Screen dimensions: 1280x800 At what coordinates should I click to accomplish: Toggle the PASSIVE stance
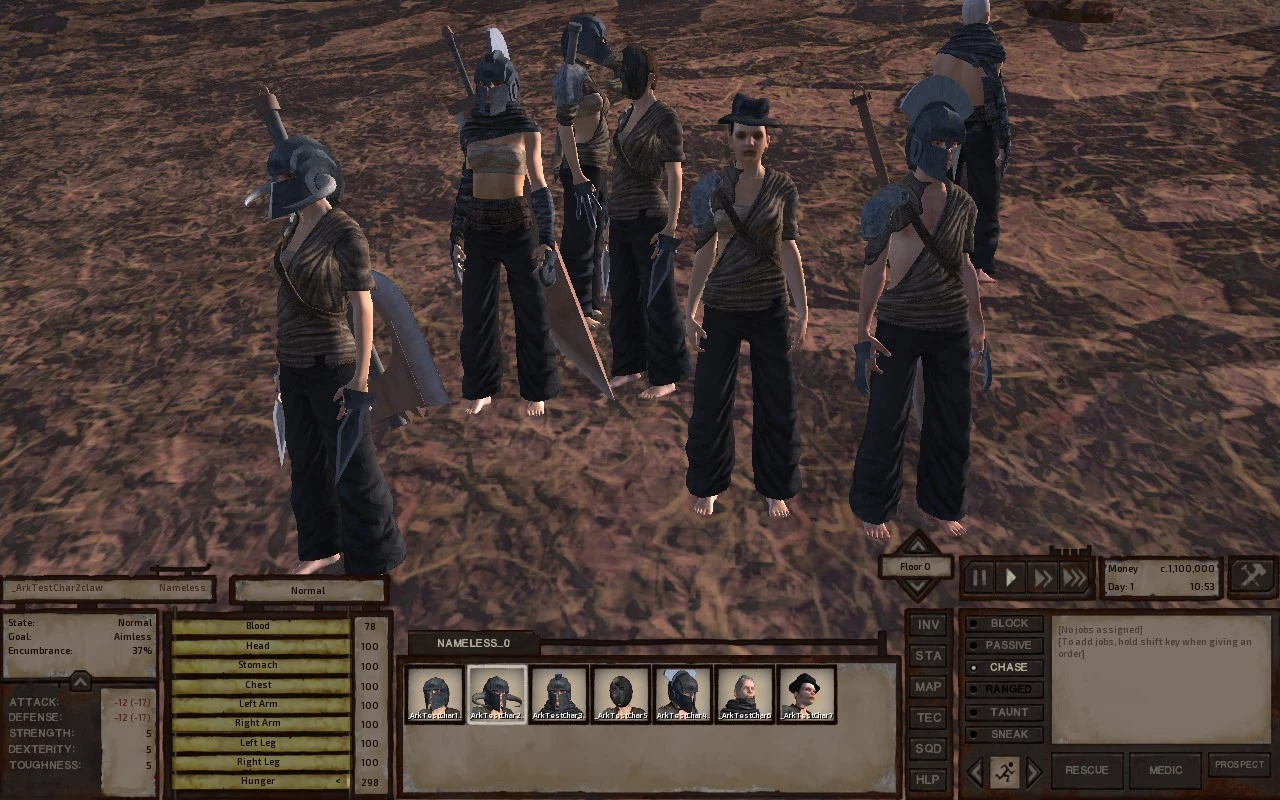1008,645
